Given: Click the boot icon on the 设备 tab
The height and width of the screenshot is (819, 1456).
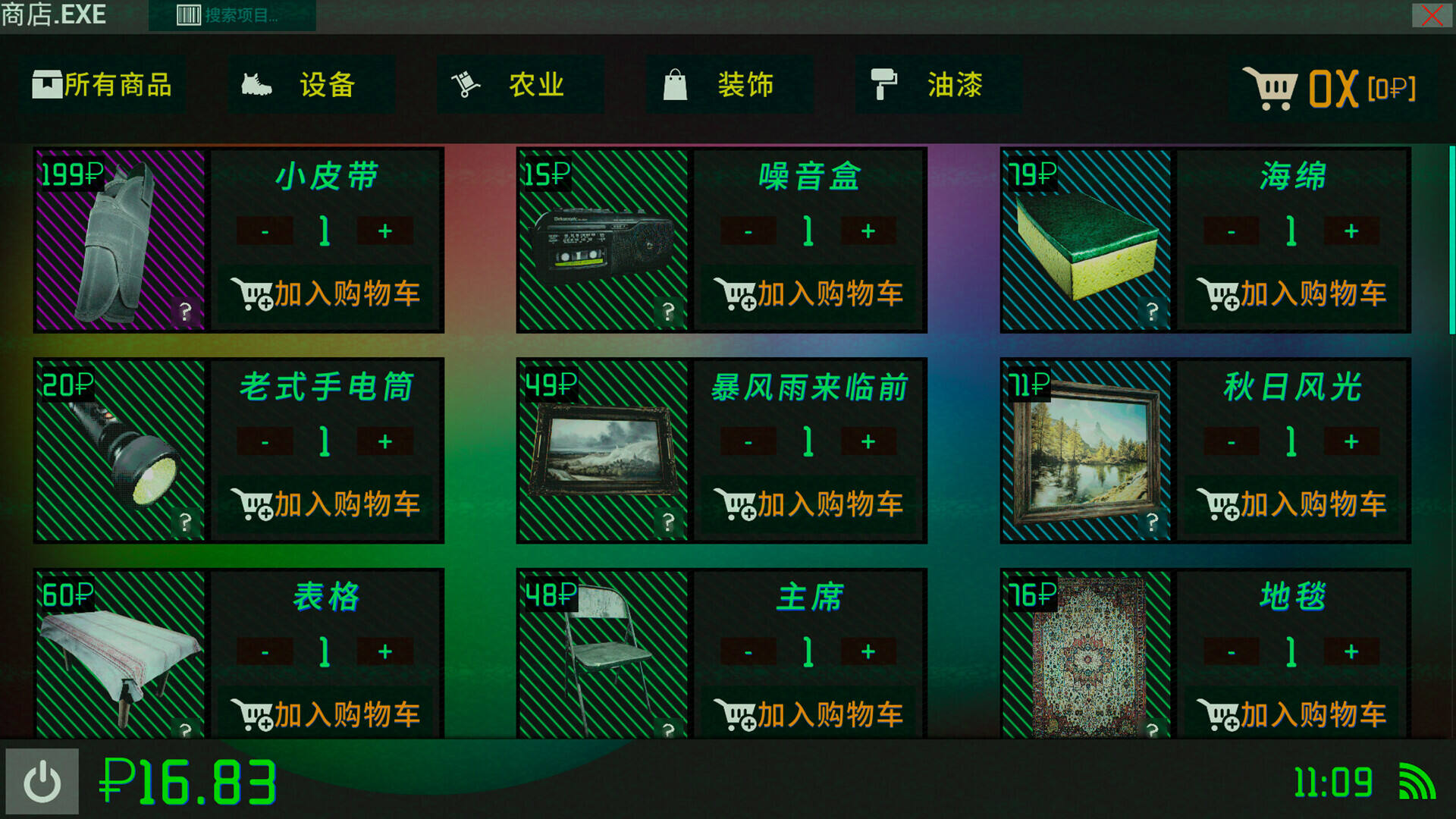Looking at the screenshot, I should coord(255,83).
